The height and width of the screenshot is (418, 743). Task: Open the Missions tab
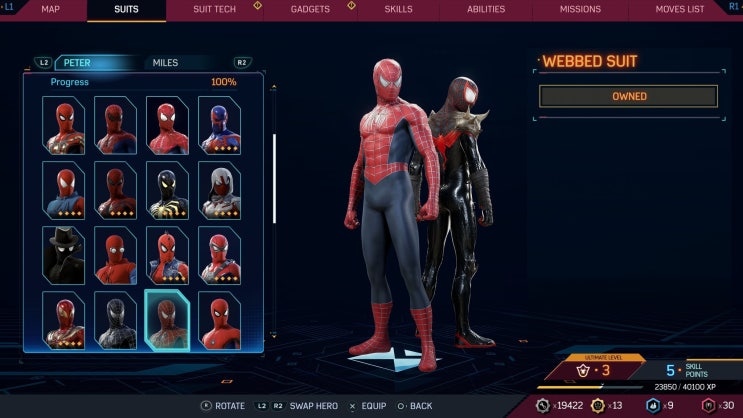[x=580, y=10]
